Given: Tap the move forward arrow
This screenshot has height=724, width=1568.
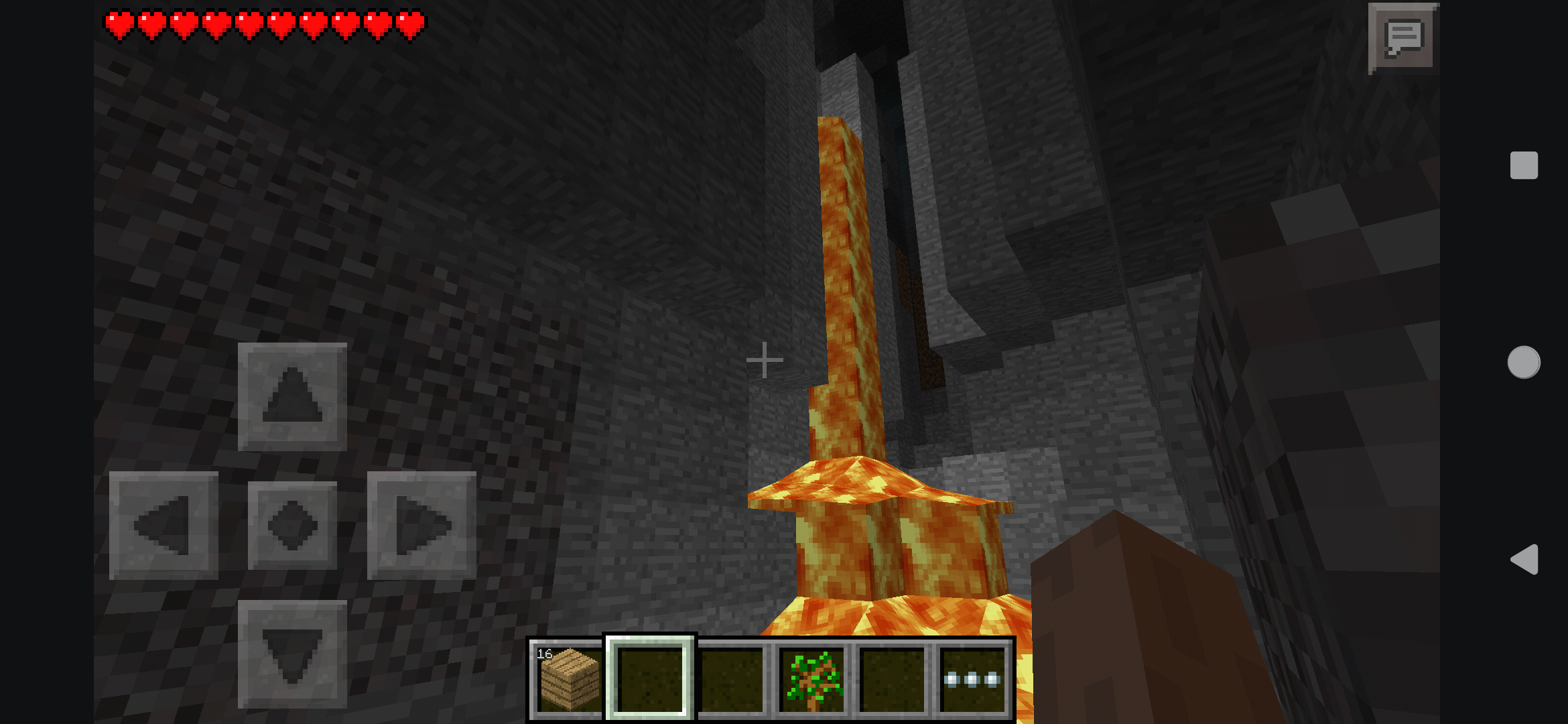Looking at the screenshot, I should (292, 396).
